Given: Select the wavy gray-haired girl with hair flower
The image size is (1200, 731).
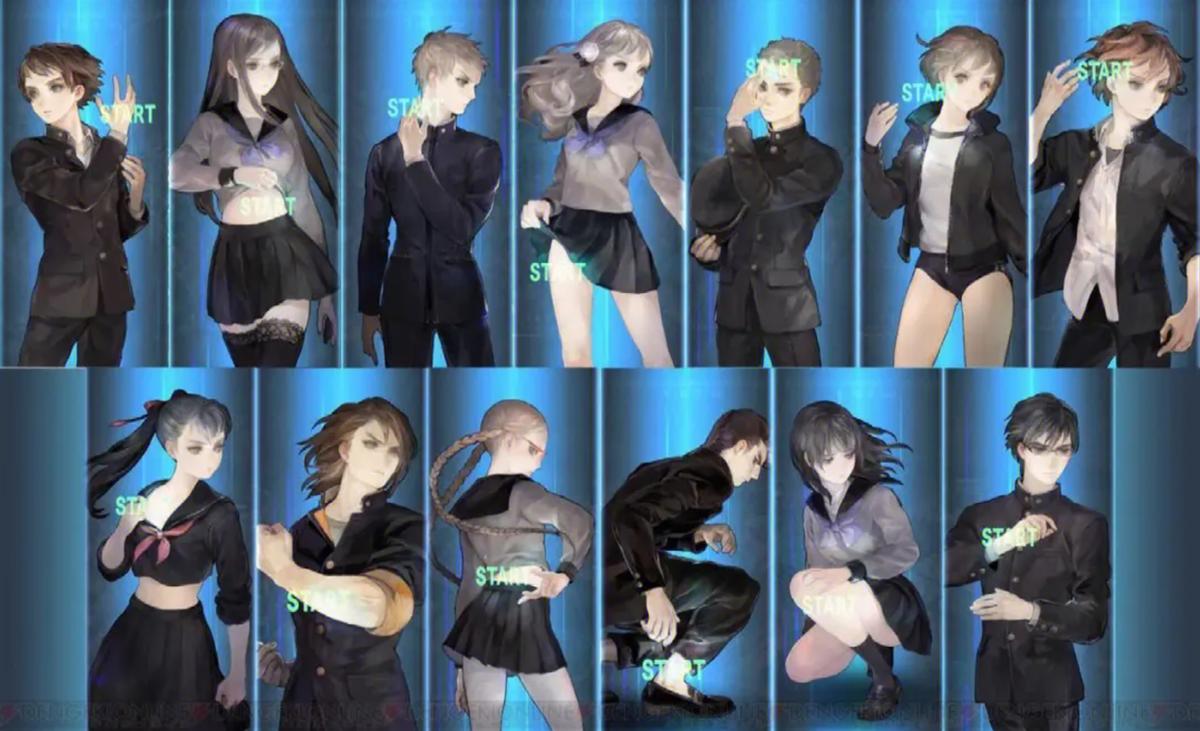Looking at the screenshot, I should tap(600, 190).
